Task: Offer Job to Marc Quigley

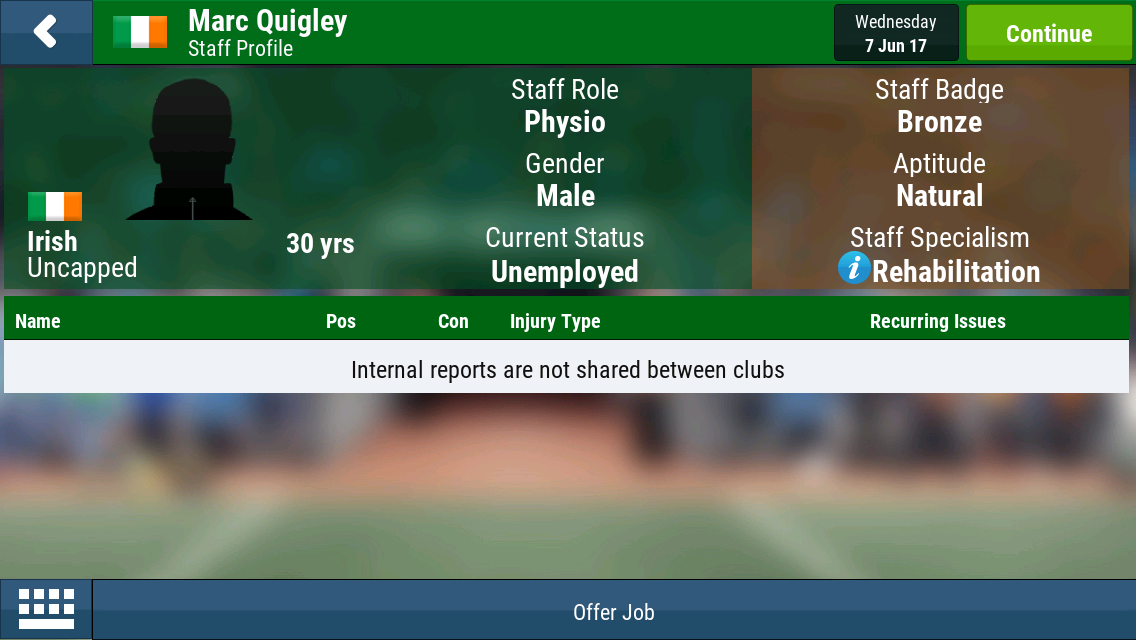Action: [x=613, y=612]
